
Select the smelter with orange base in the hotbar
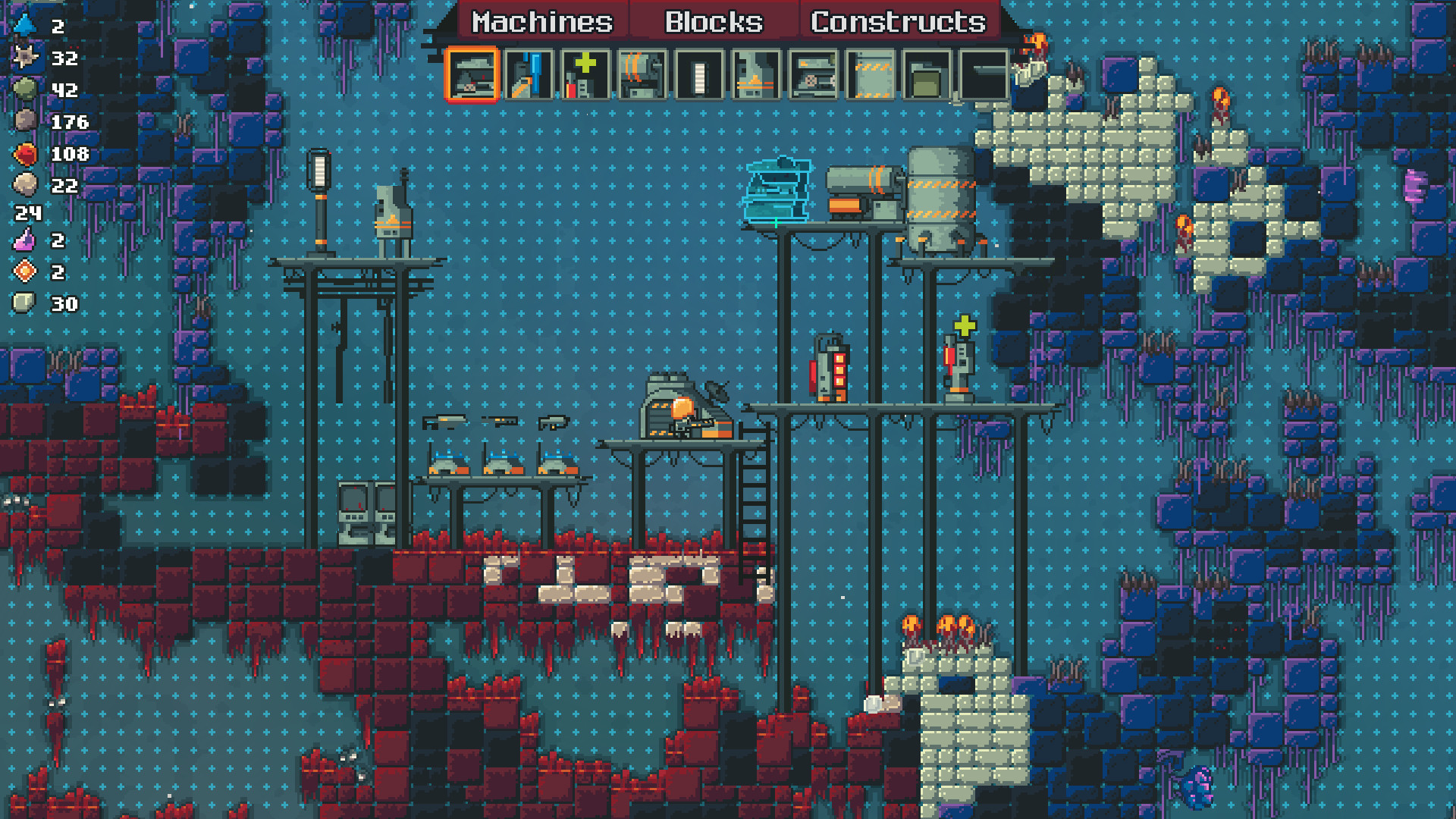pyautogui.click(x=755, y=76)
